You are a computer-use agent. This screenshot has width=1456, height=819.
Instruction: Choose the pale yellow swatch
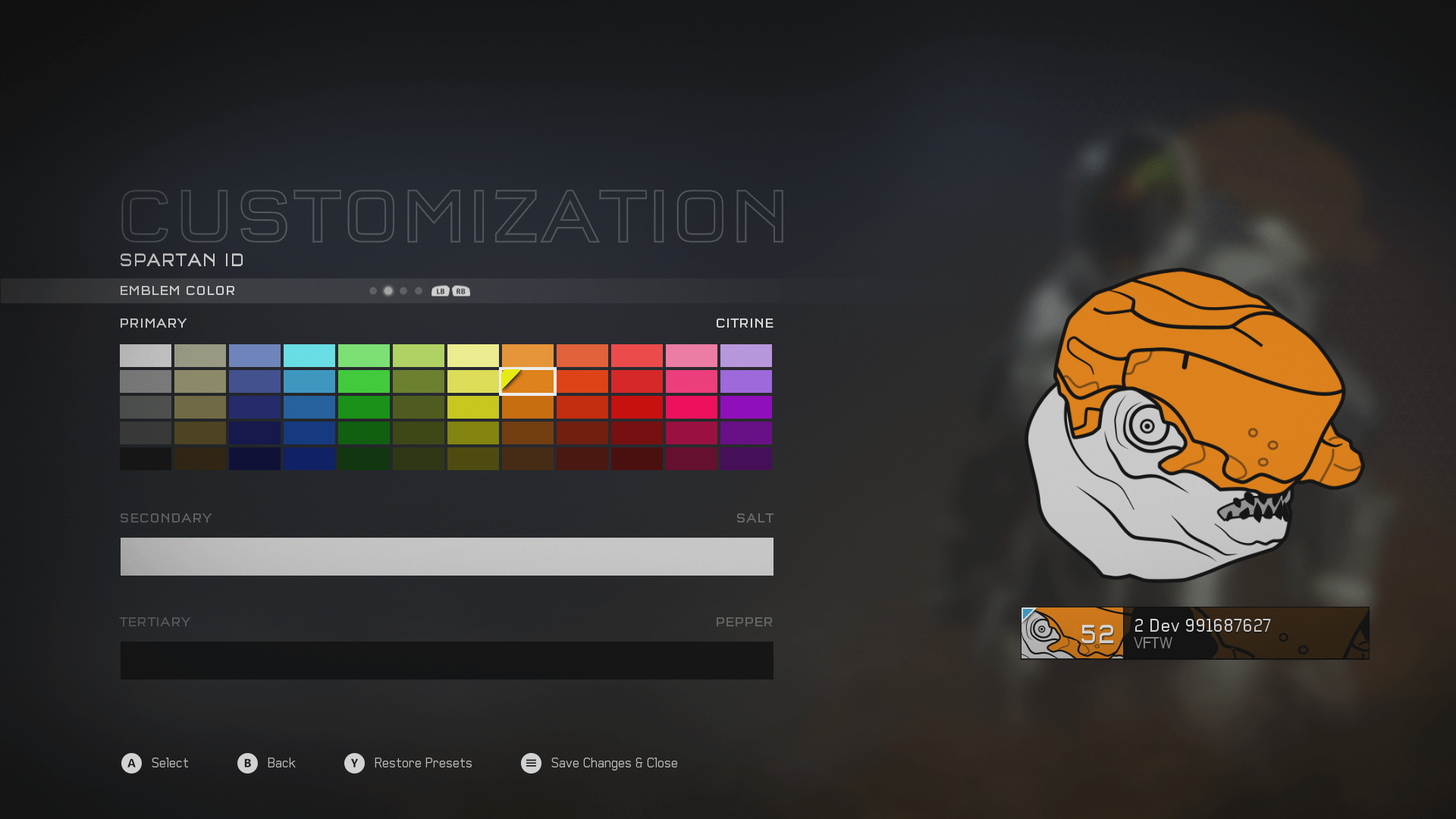472,356
